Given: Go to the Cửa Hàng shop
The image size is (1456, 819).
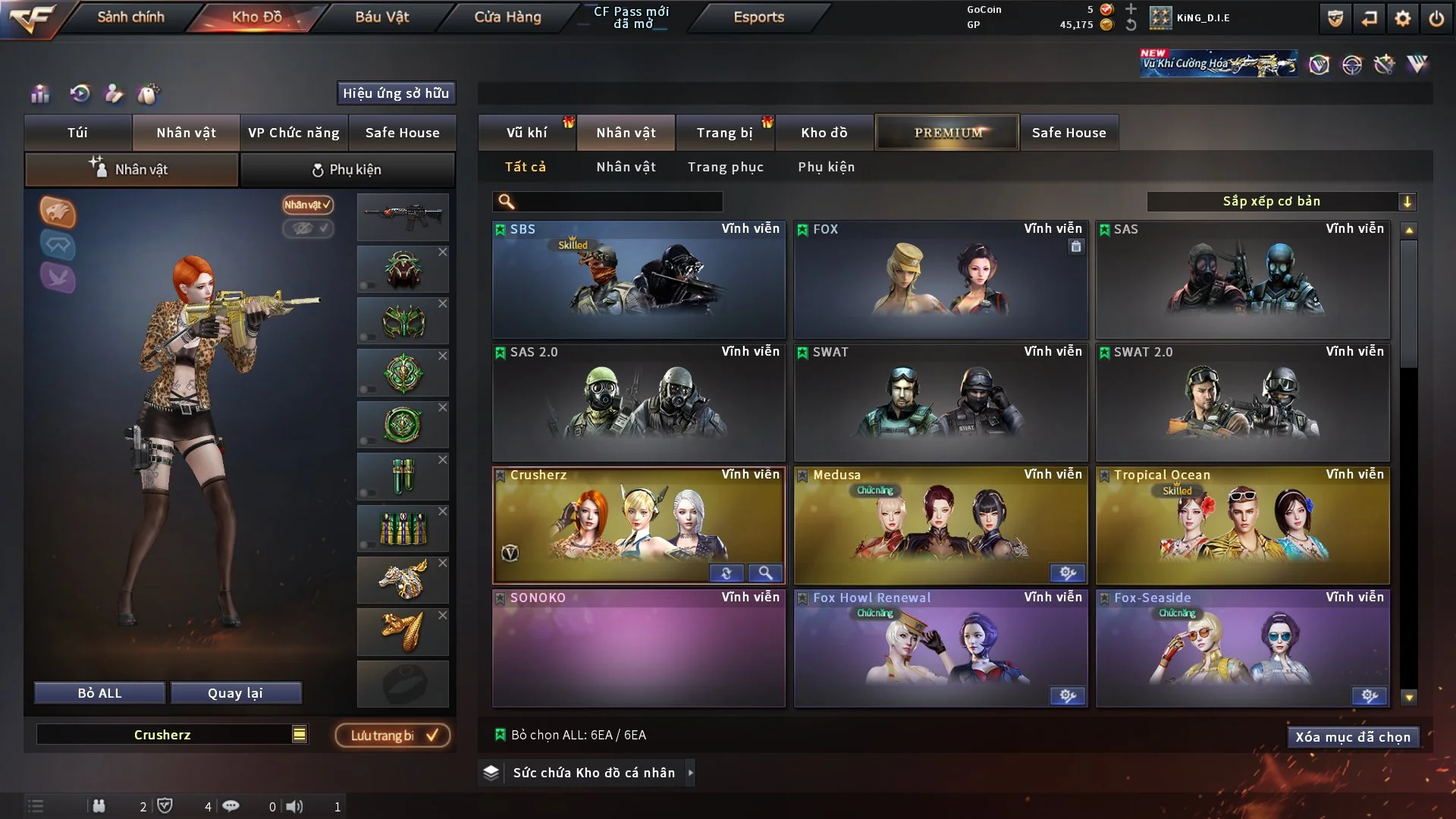Looking at the screenshot, I should click(507, 17).
